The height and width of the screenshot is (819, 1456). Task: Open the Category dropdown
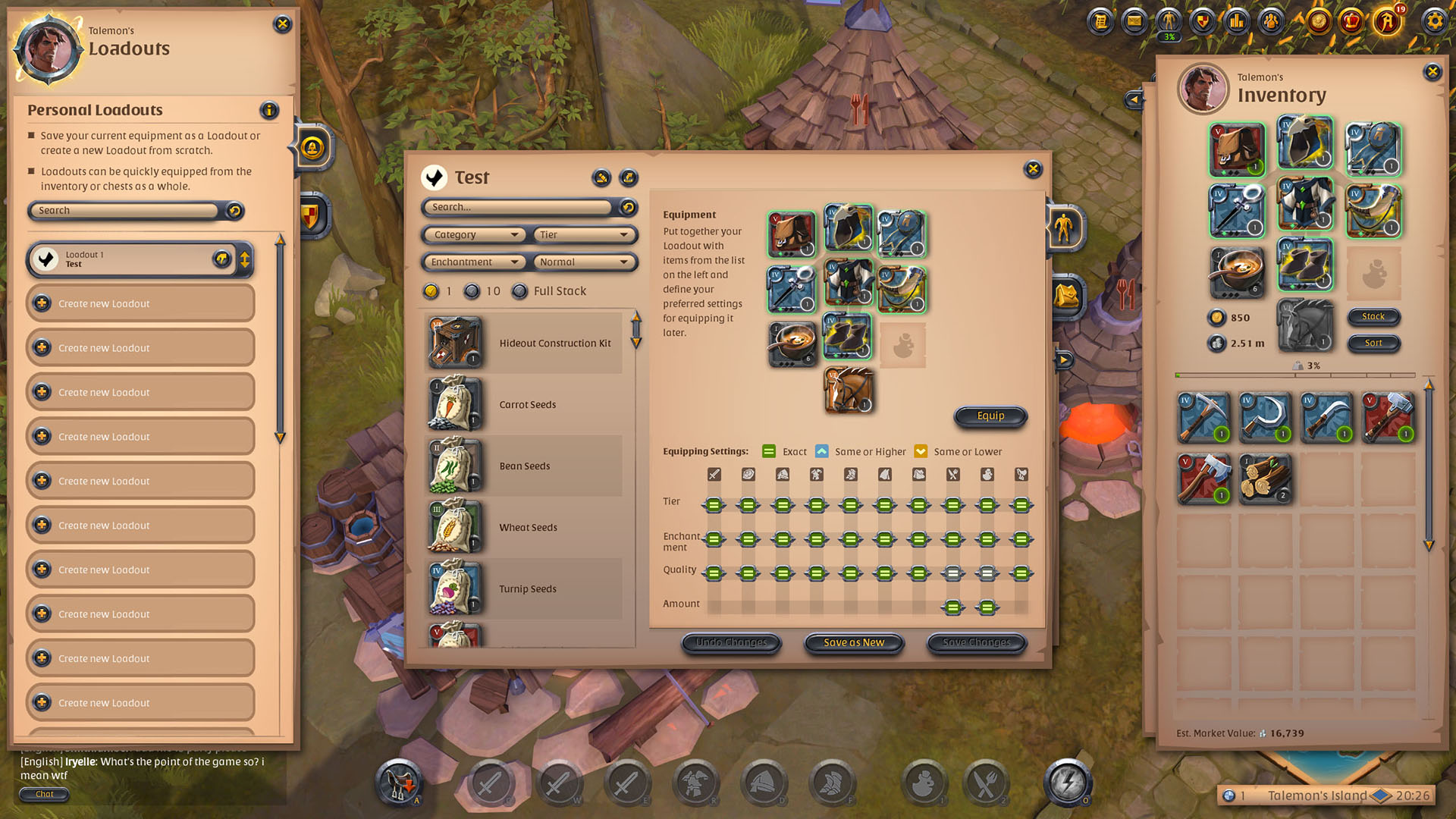click(474, 235)
